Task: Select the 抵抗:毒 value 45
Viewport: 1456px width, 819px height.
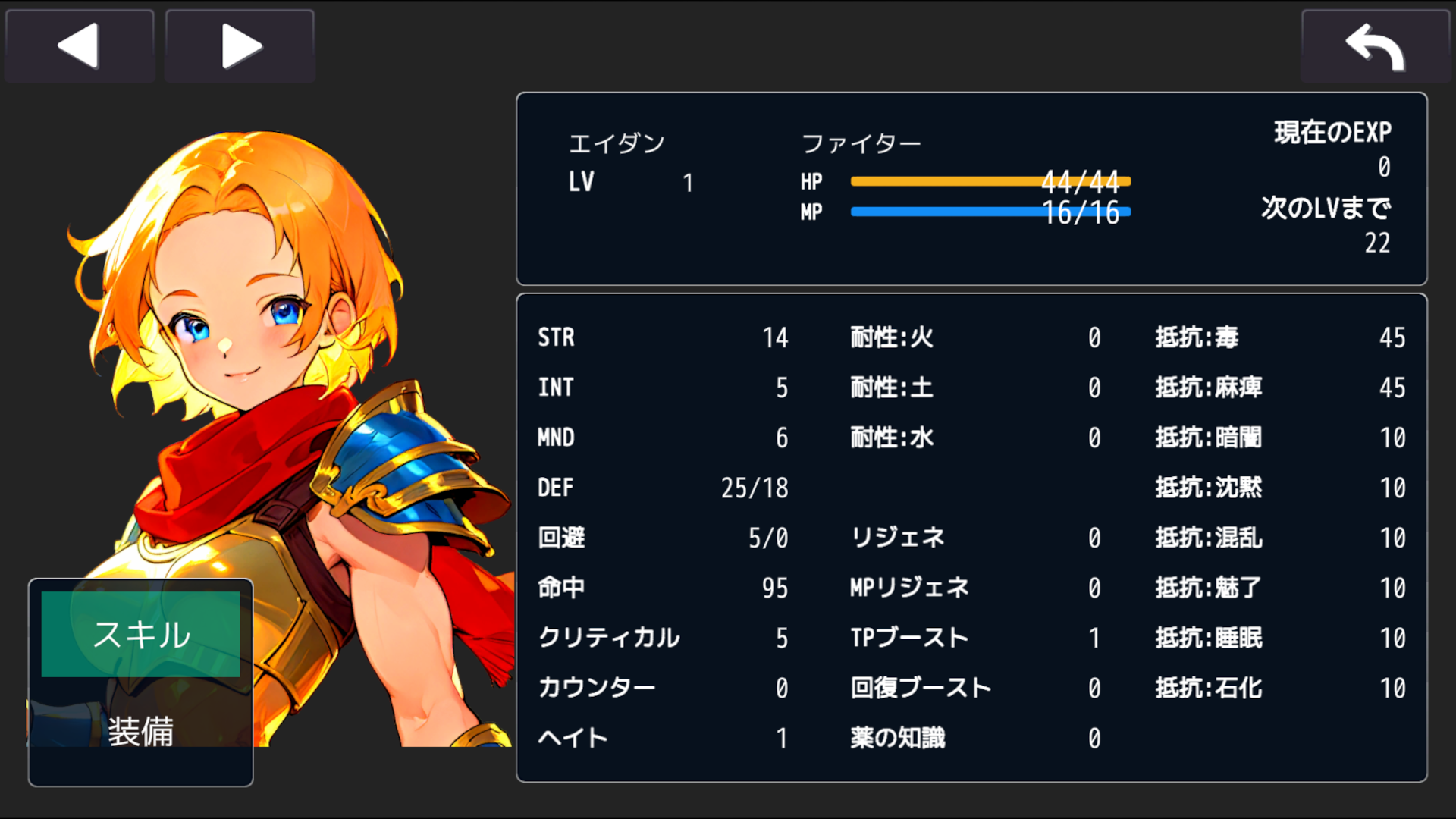Action: pos(1393,338)
